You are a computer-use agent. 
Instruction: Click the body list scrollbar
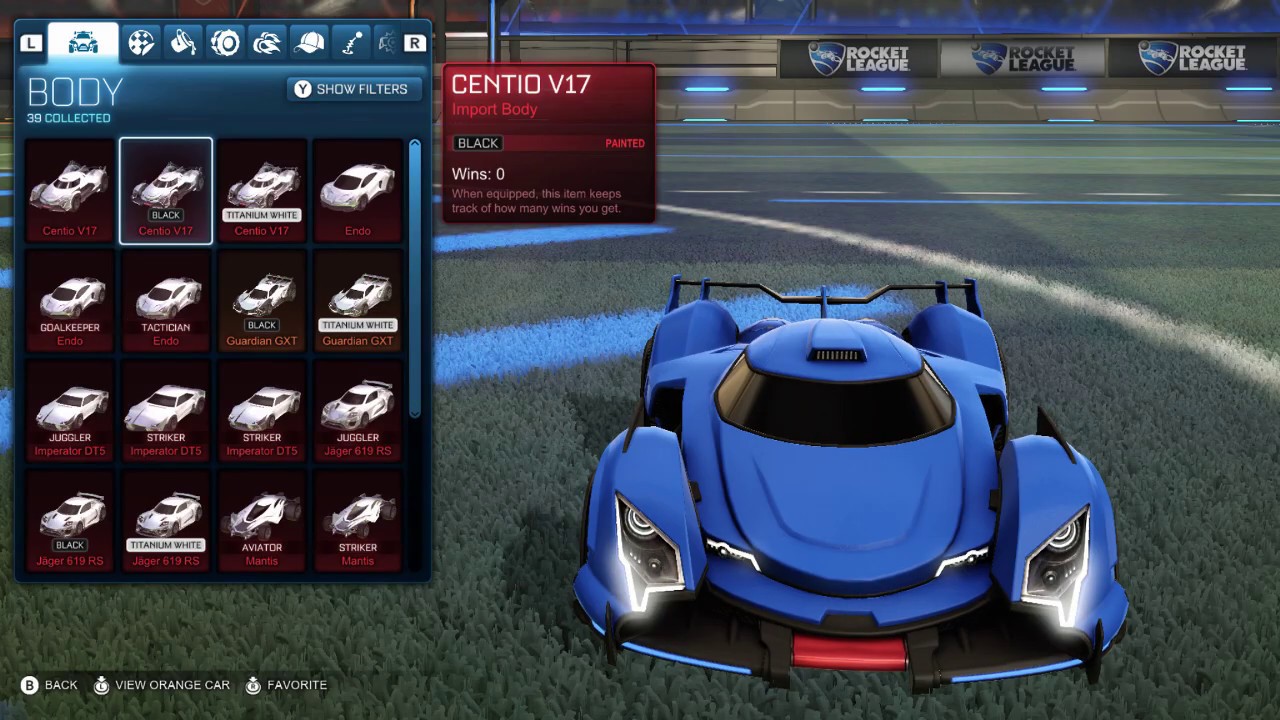click(415, 280)
